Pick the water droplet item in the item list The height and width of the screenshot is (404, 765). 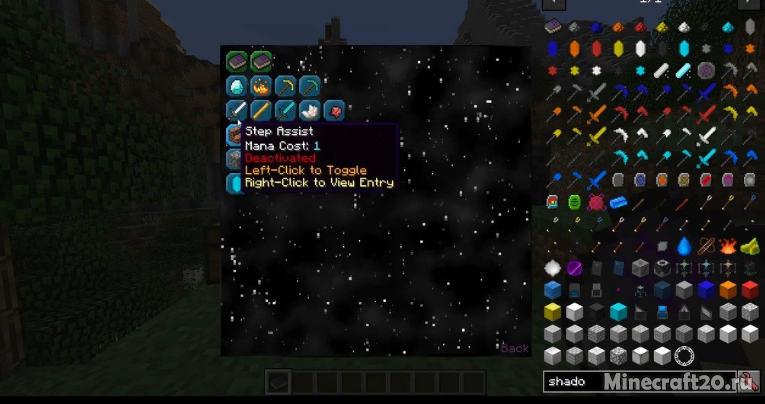pos(684,246)
